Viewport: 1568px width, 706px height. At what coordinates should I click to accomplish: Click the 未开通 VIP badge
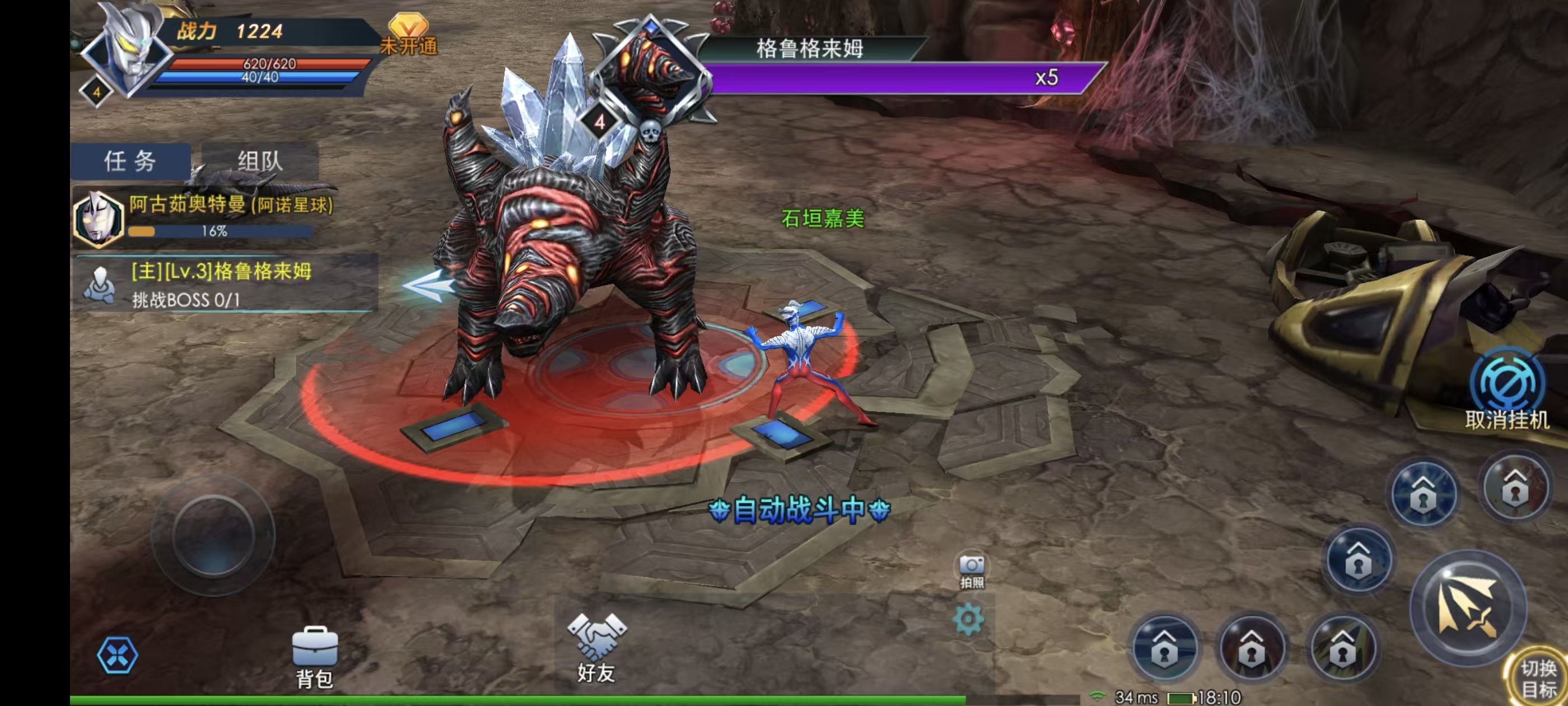pos(408,35)
